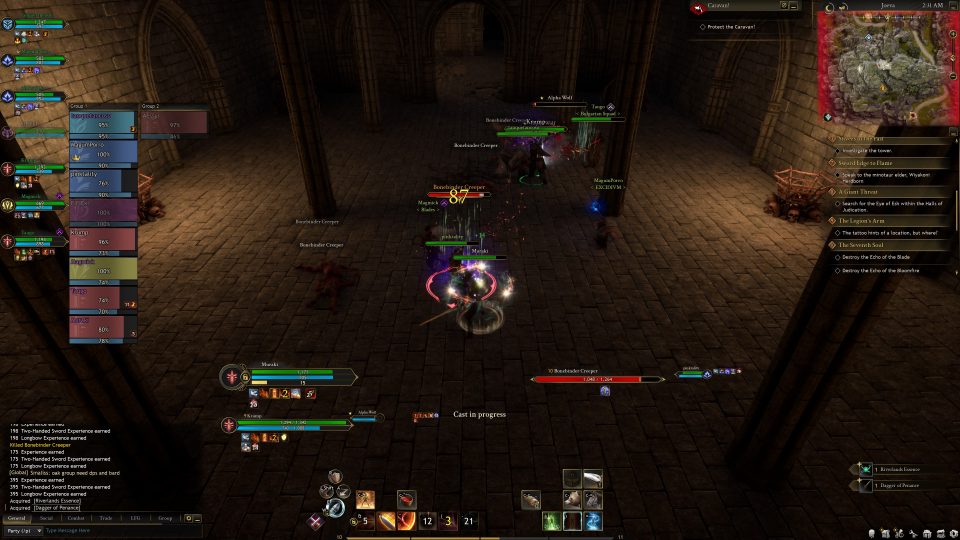Show the Group chat tab
The height and width of the screenshot is (540, 960).
(x=165, y=518)
